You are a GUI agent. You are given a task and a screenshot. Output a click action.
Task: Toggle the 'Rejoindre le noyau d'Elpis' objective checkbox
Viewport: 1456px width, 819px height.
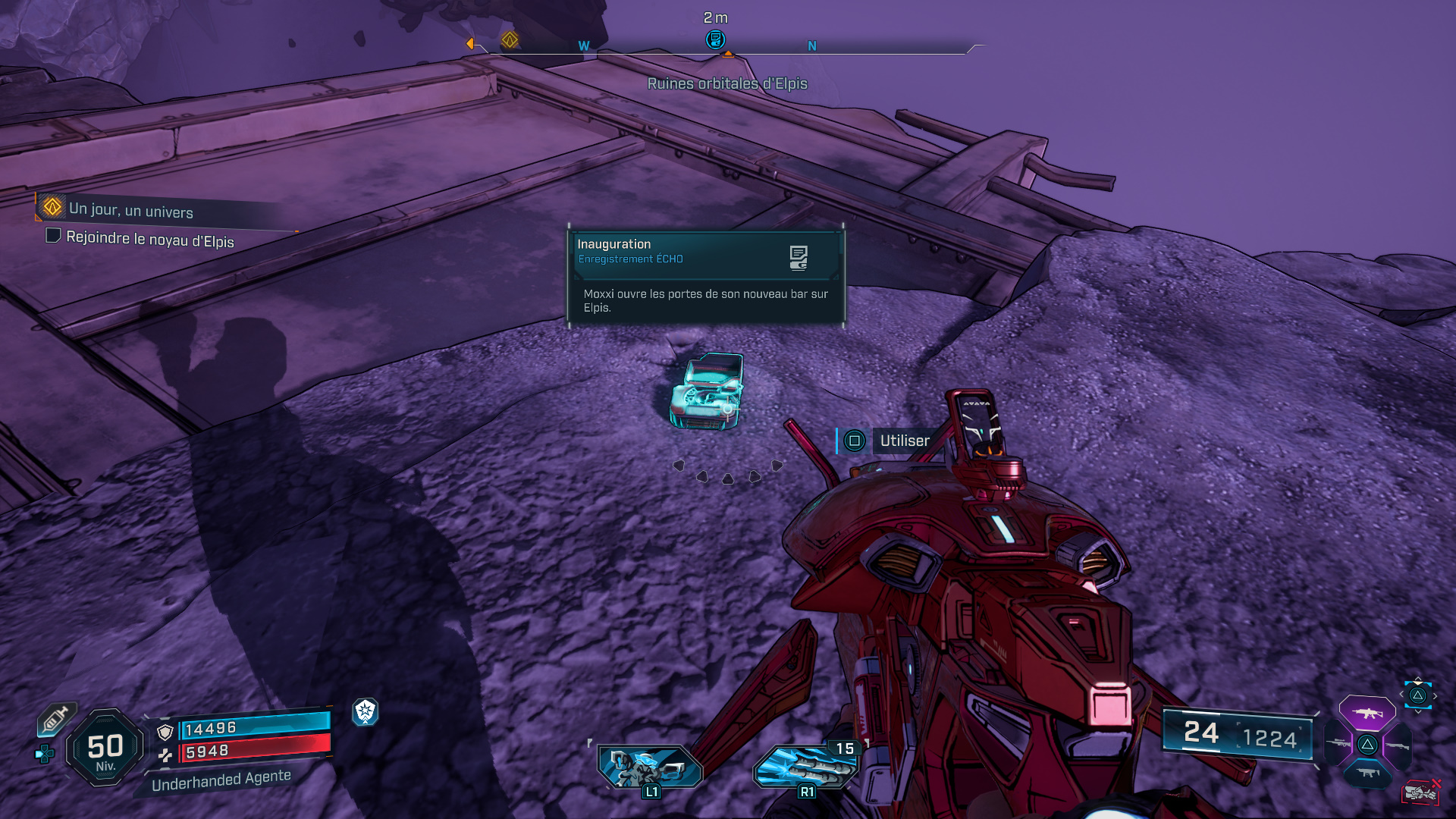(x=53, y=236)
